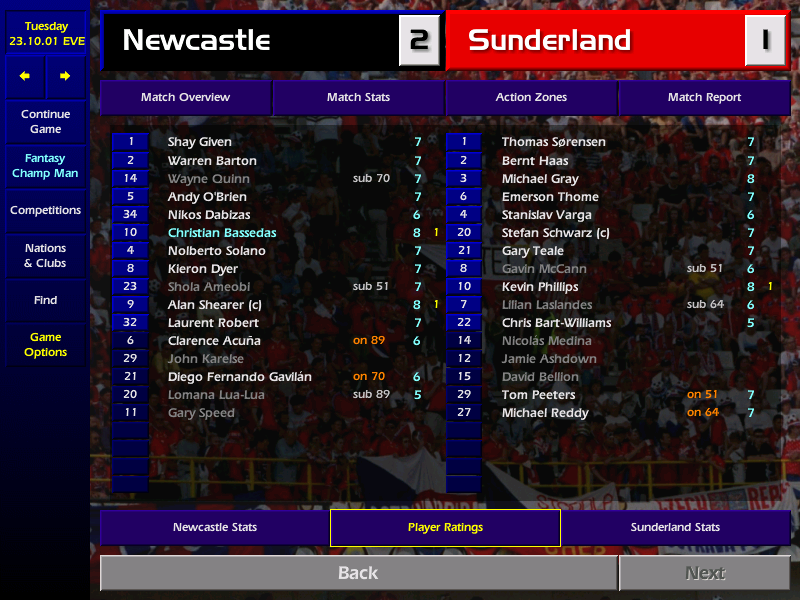Show the Action Zones tab
Image resolution: width=800 pixels, height=600 pixels.
[x=531, y=97]
